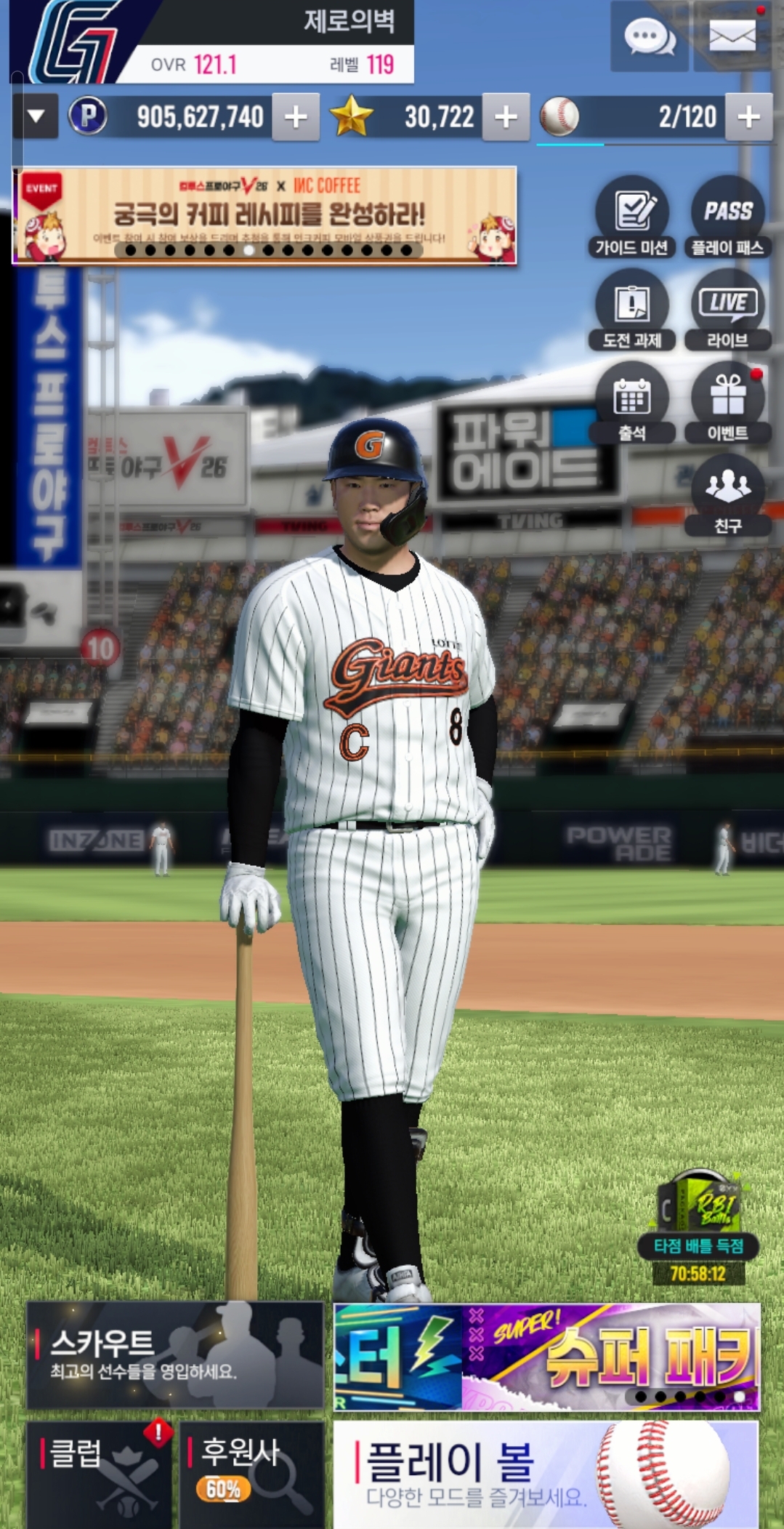The width and height of the screenshot is (784, 1529).
Task: Add more stars with plus button
Action: [506, 116]
